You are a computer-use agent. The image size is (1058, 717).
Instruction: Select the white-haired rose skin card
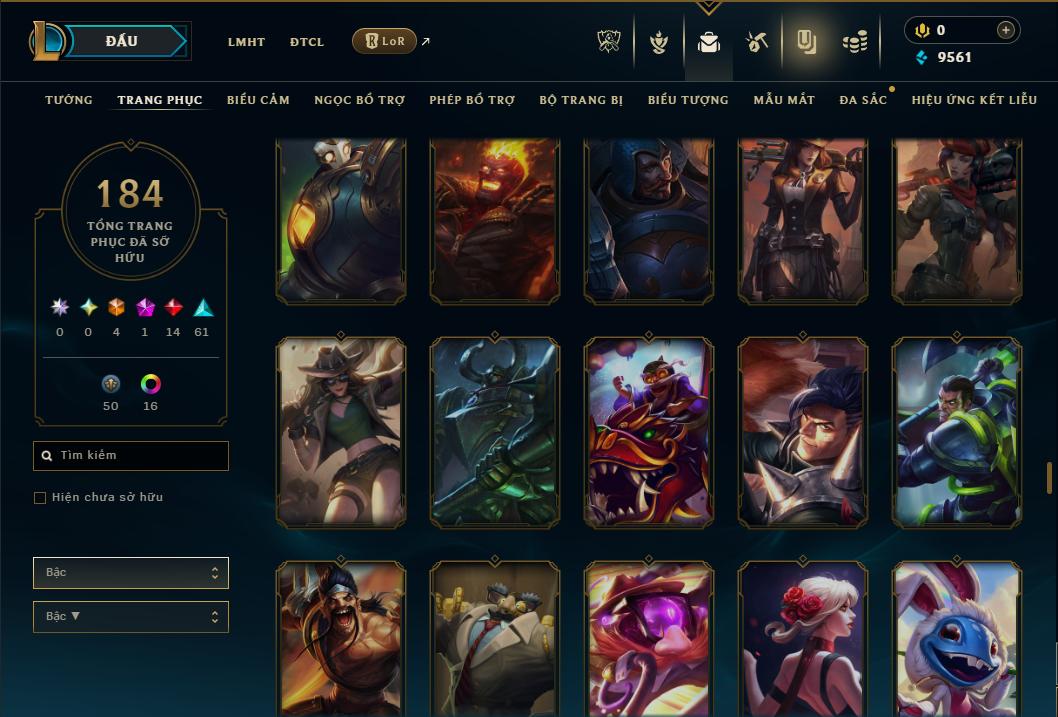(x=803, y=640)
